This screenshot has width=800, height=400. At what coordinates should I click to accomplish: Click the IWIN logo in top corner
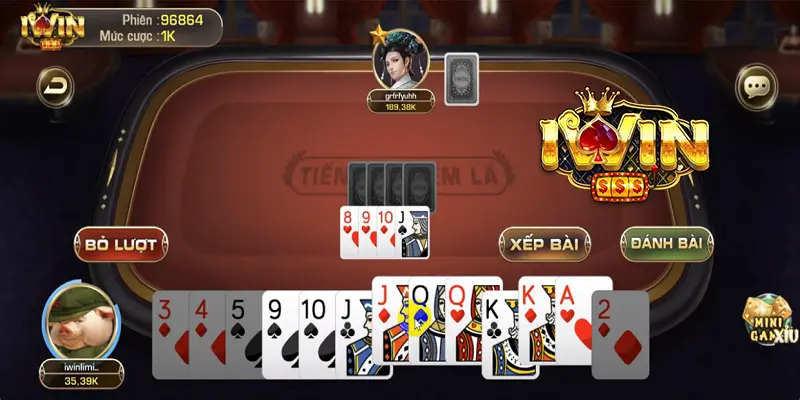[40, 27]
